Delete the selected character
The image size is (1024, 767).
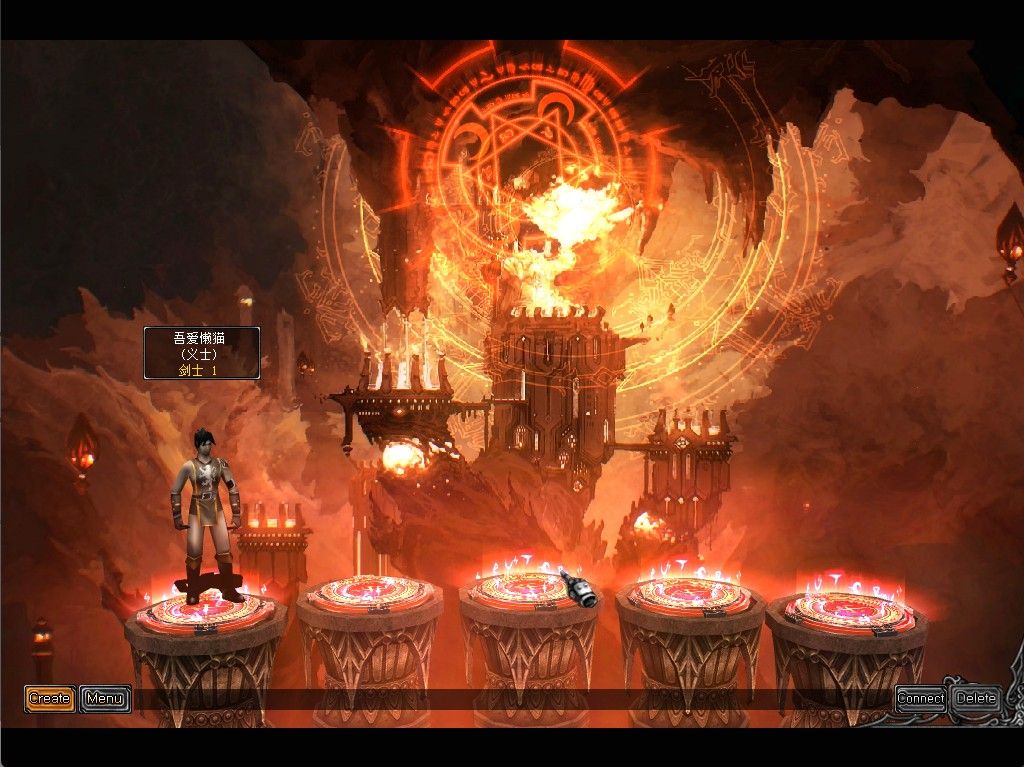tap(976, 698)
